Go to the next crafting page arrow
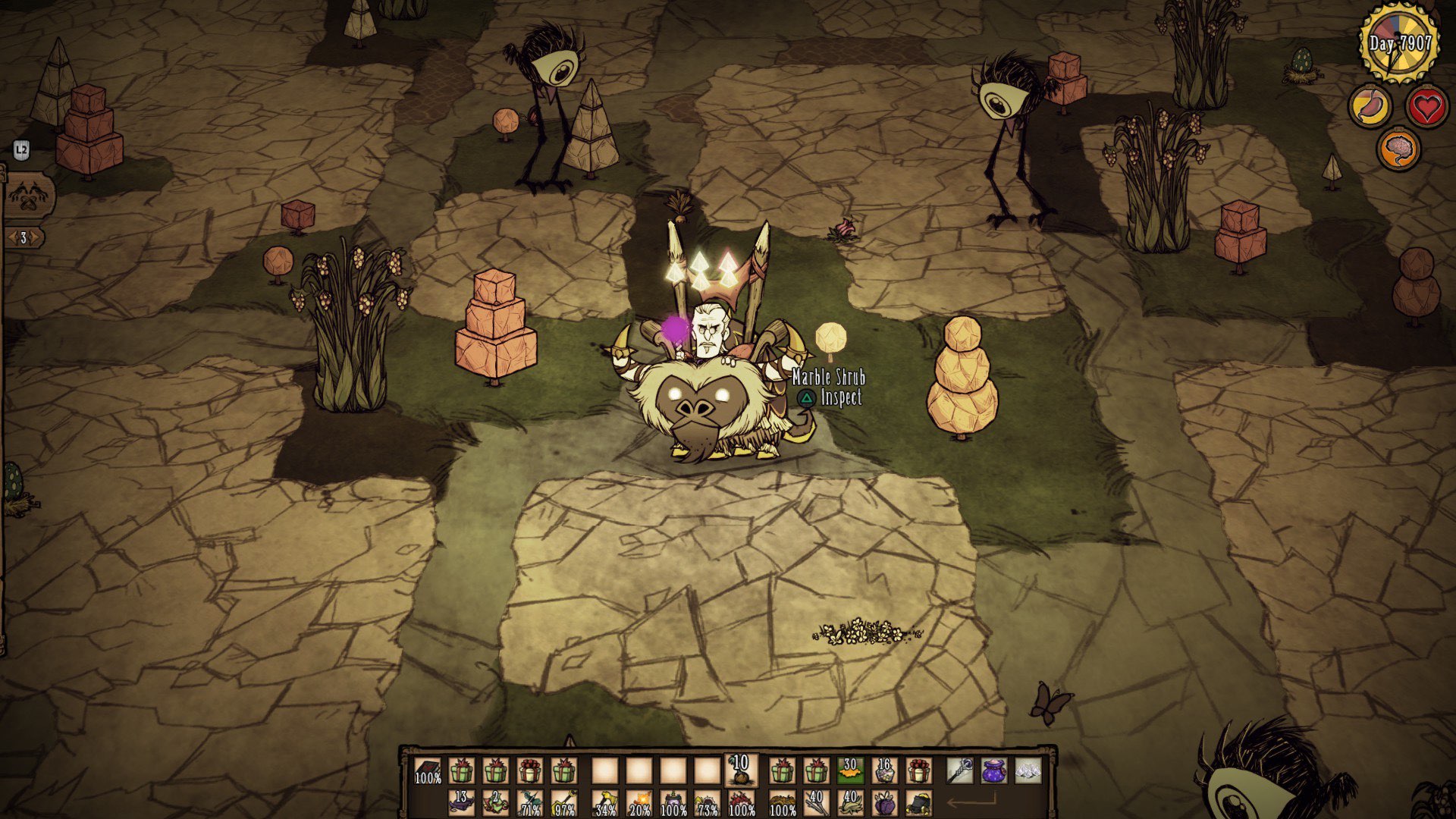The width and height of the screenshot is (1456, 819). pyautogui.click(x=36, y=238)
